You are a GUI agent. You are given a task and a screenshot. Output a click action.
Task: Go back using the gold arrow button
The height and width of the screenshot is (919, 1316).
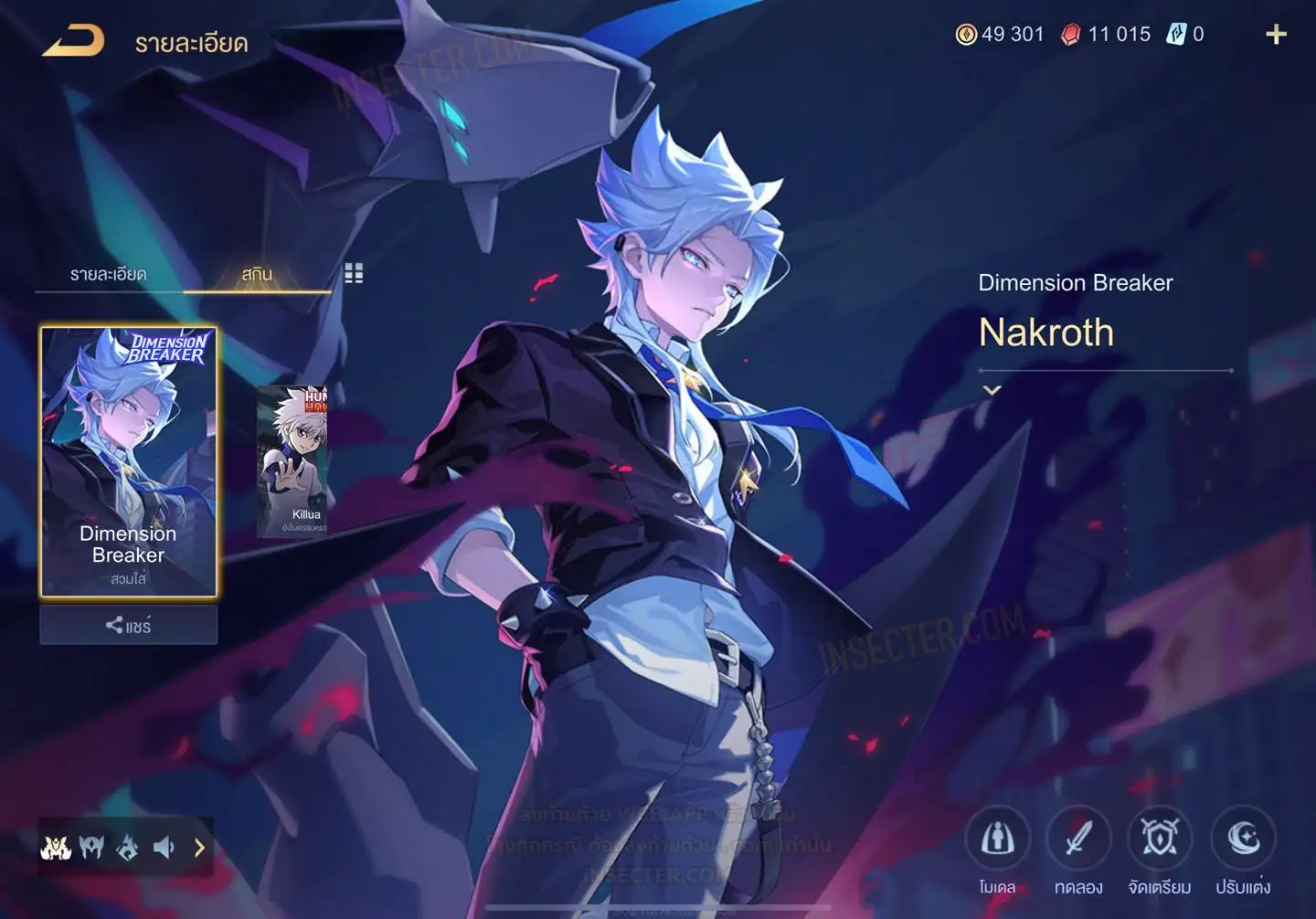[73, 40]
